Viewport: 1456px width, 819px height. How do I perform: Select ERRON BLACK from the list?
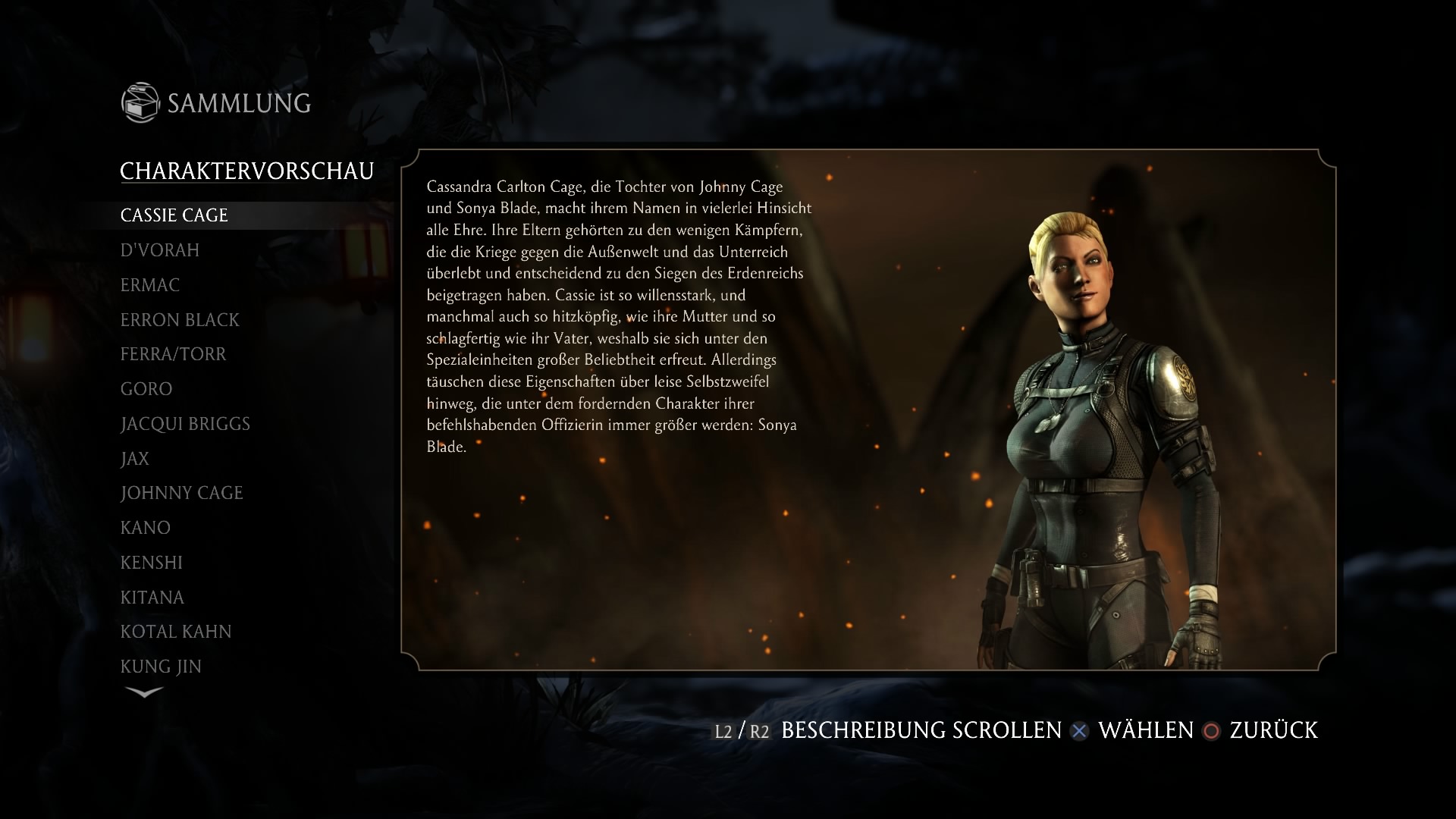(180, 319)
